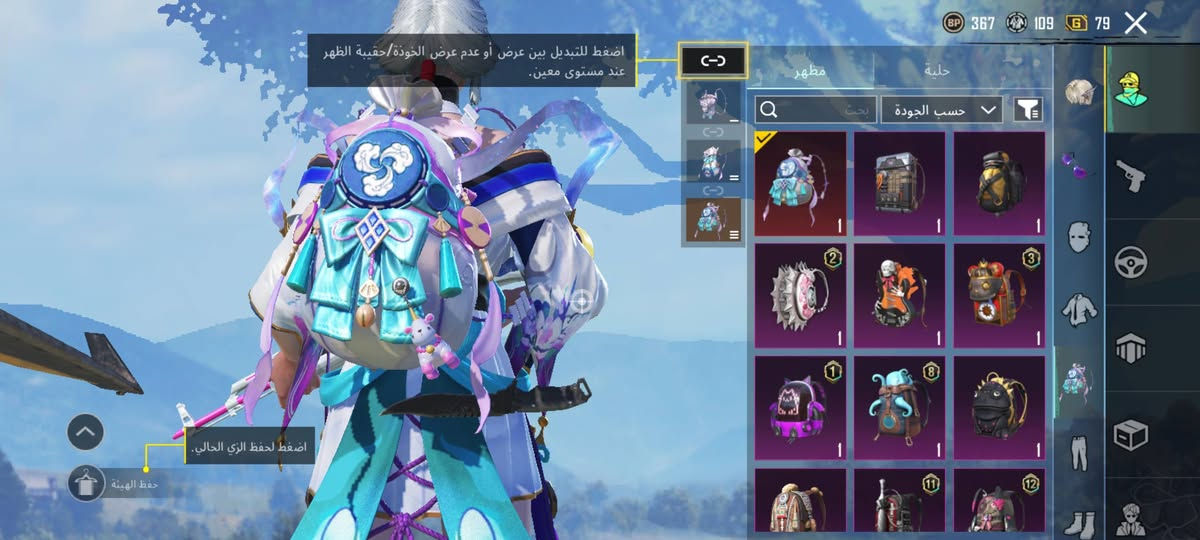This screenshot has width=1200, height=540.
Task: Pick the purple cat-face backpack skin
Action: click(x=800, y=408)
